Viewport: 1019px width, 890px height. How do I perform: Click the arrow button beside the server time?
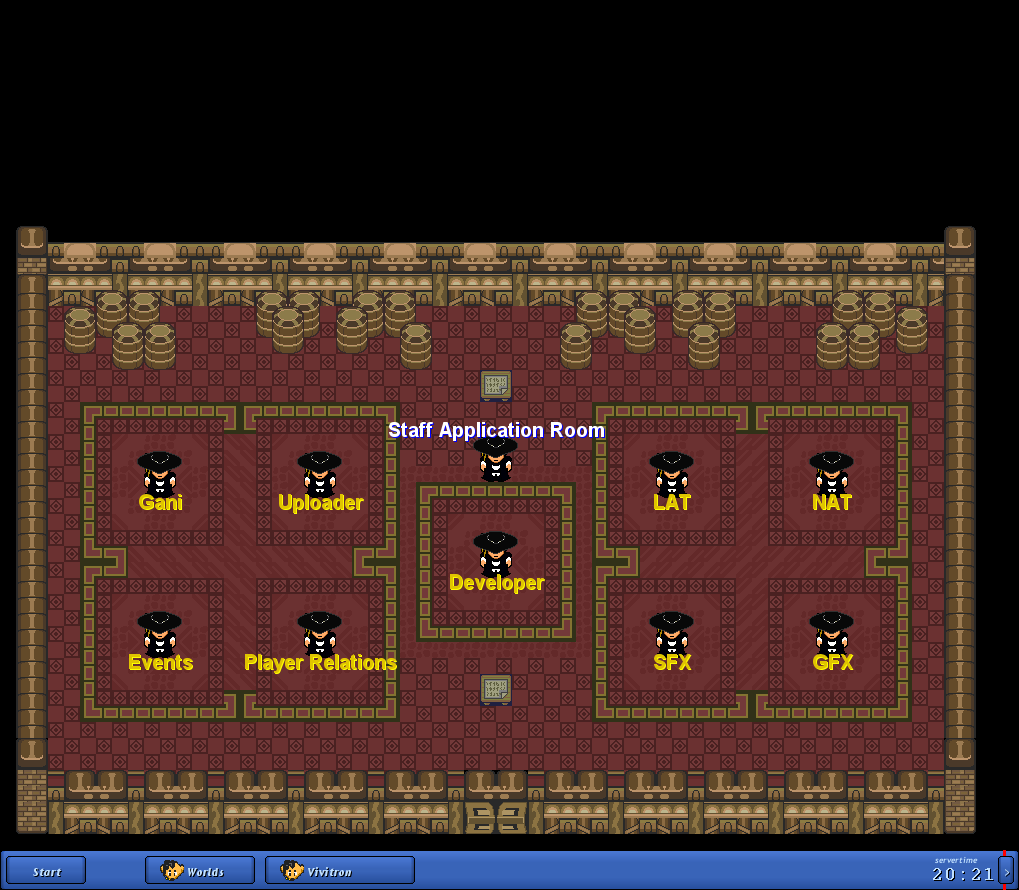(x=1005, y=870)
